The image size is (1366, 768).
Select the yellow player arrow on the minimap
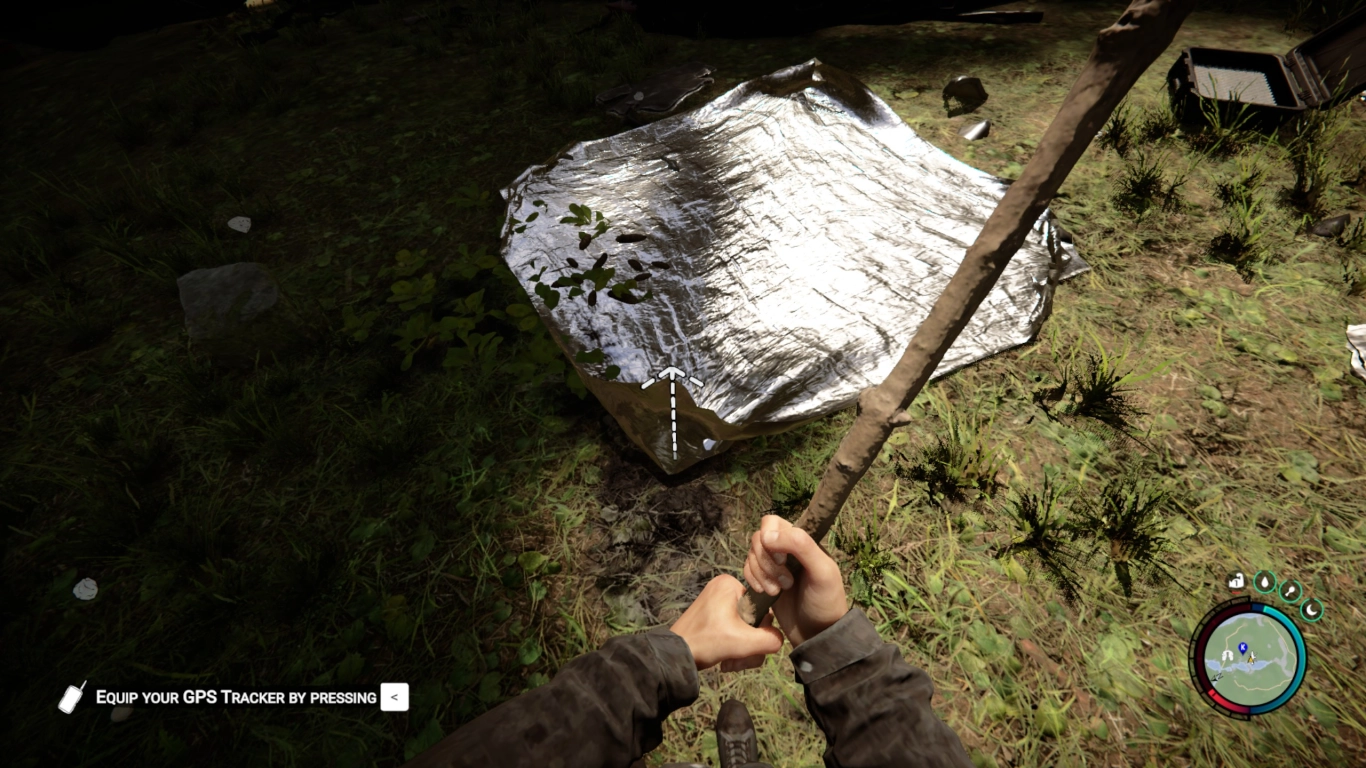(1252, 659)
